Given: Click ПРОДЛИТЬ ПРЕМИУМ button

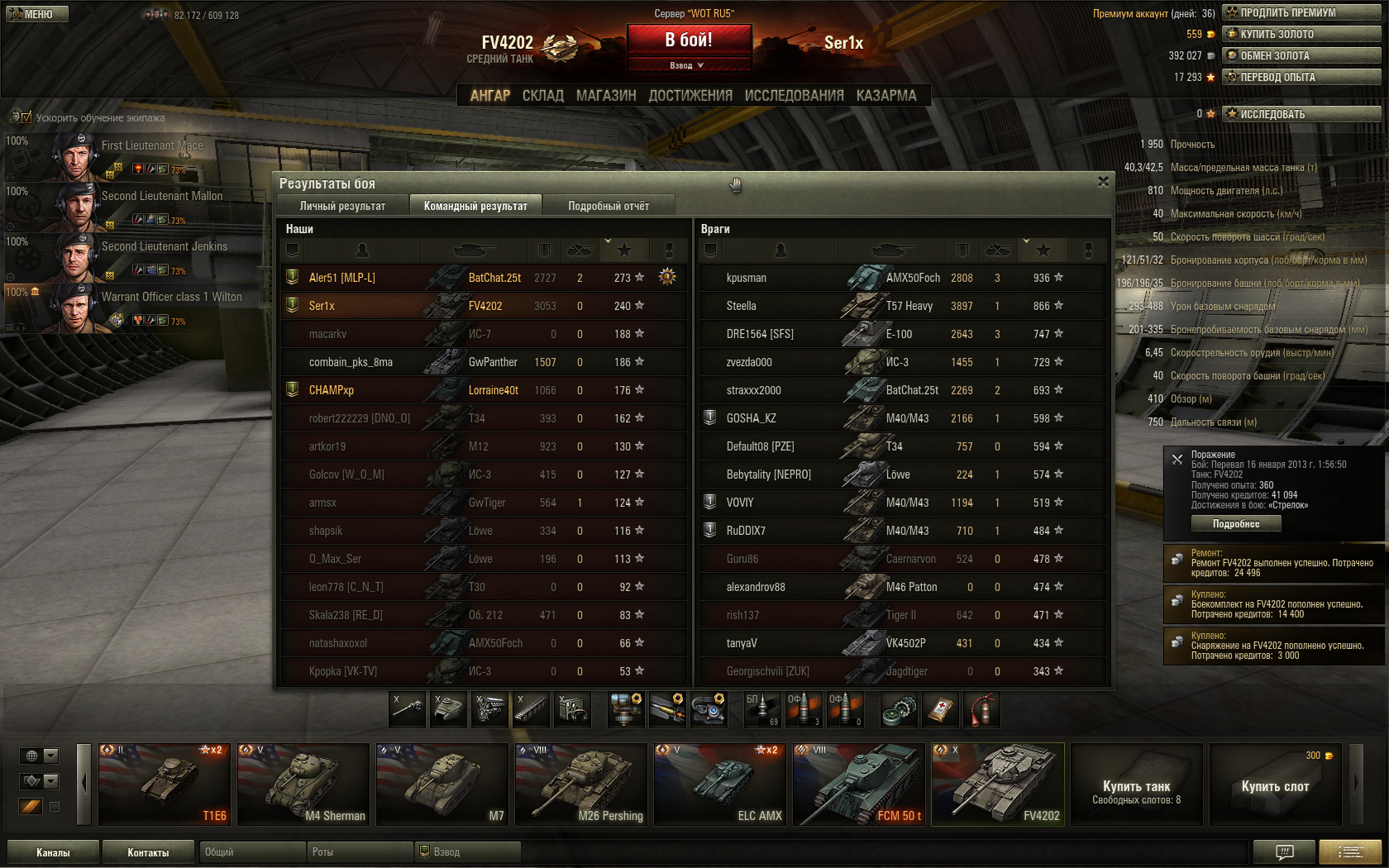Looking at the screenshot, I should (x=1301, y=12).
